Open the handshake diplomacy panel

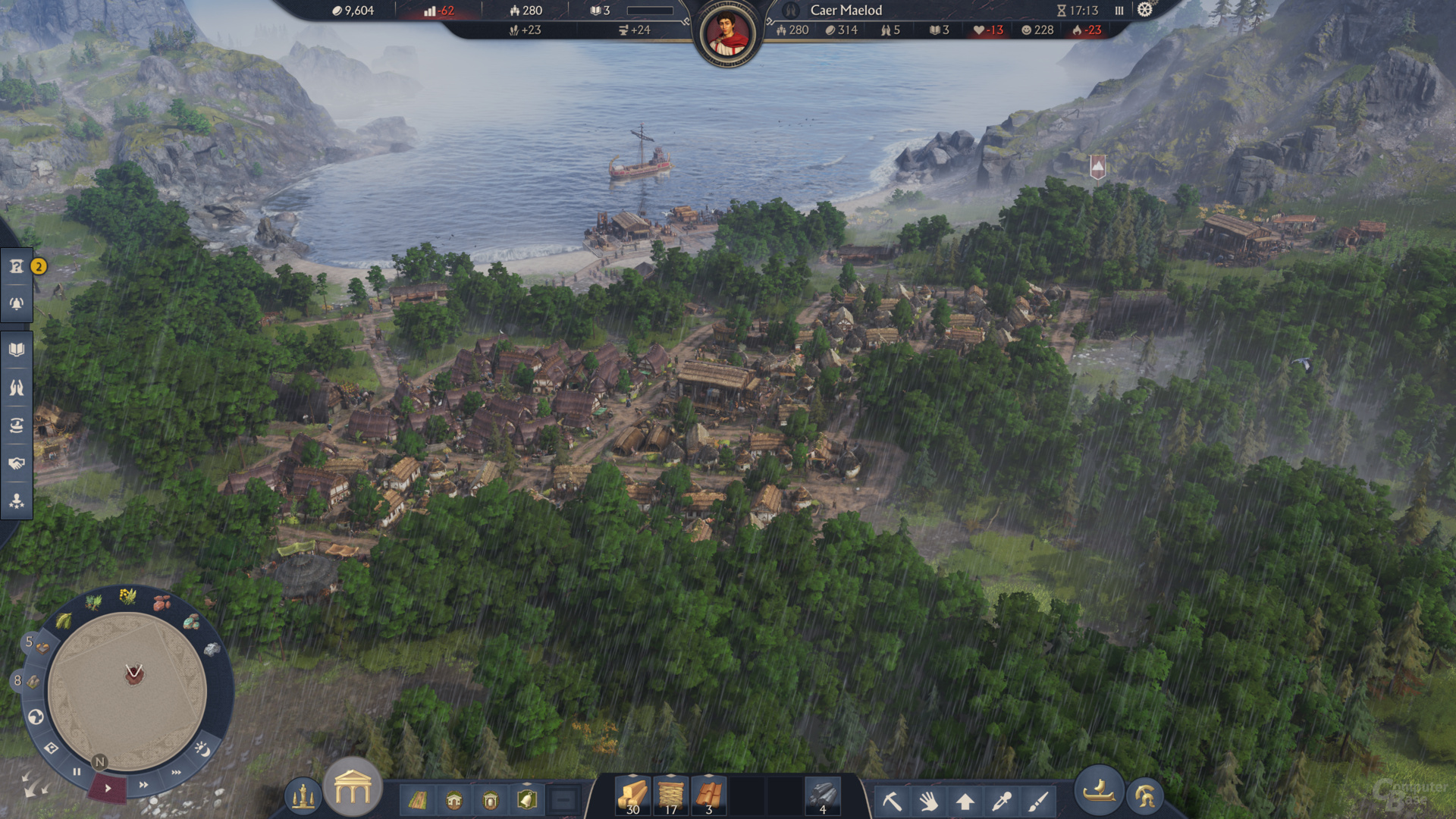[17, 463]
